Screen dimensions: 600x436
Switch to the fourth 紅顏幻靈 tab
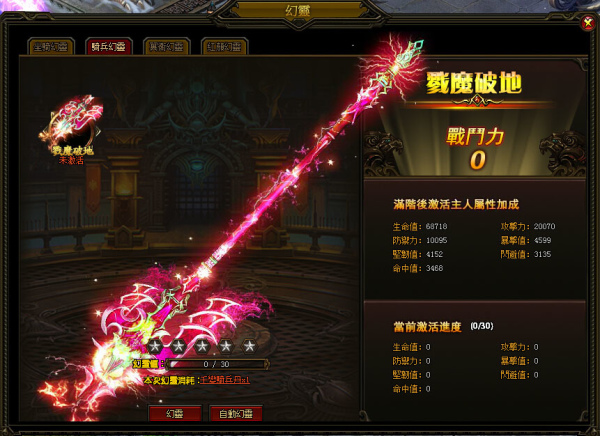(223, 47)
